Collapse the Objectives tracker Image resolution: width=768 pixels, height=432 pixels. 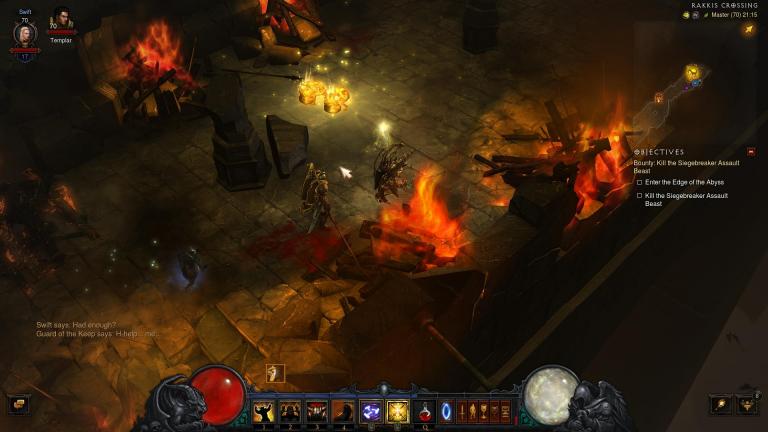click(x=751, y=152)
